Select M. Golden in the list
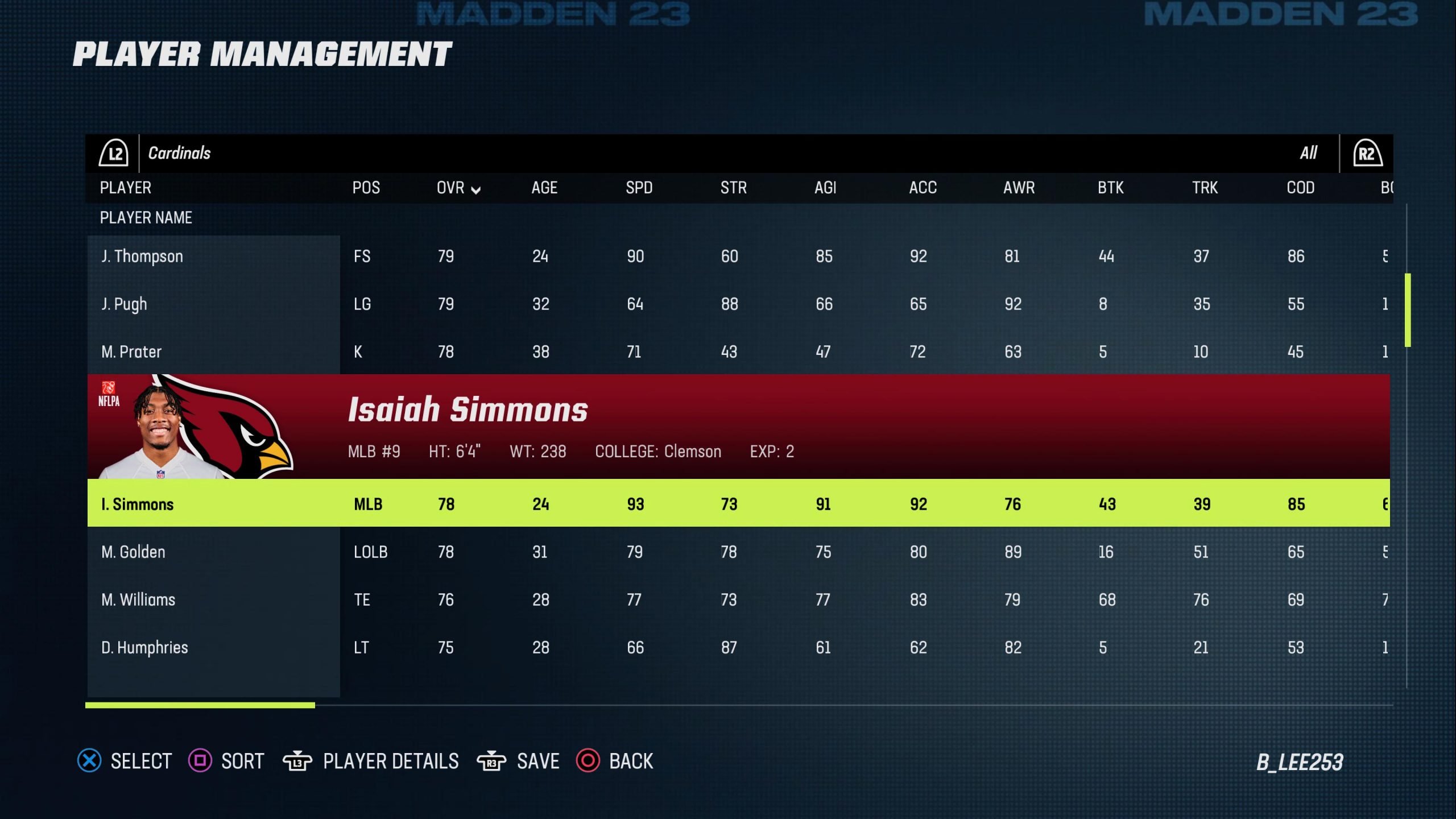This screenshot has height=819, width=1456. [x=133, y=552]
